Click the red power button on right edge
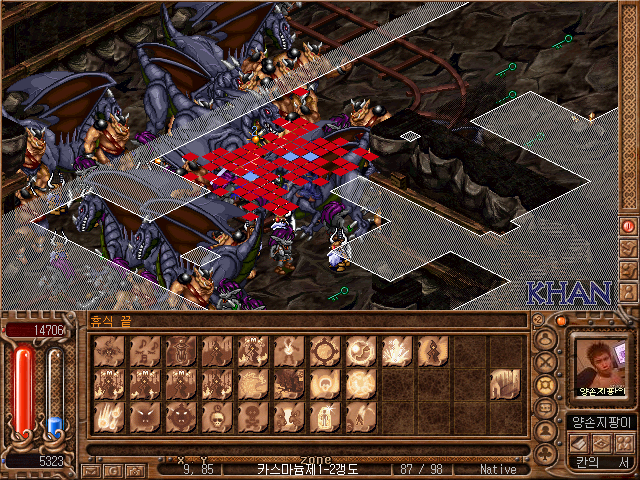640x480 pixels. (x=629, y=227)
